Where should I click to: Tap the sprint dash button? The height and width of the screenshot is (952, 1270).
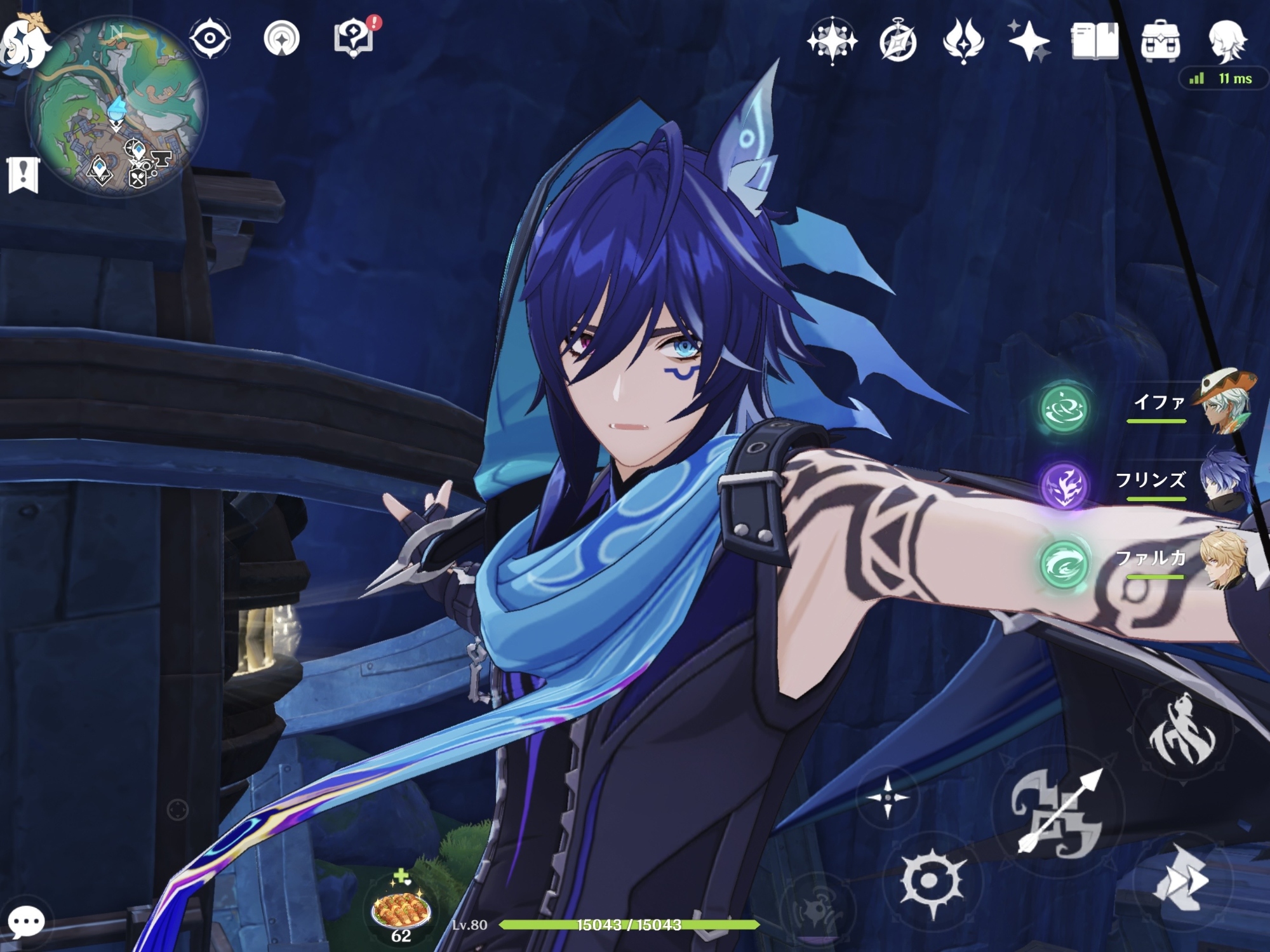click(1182, 880)
